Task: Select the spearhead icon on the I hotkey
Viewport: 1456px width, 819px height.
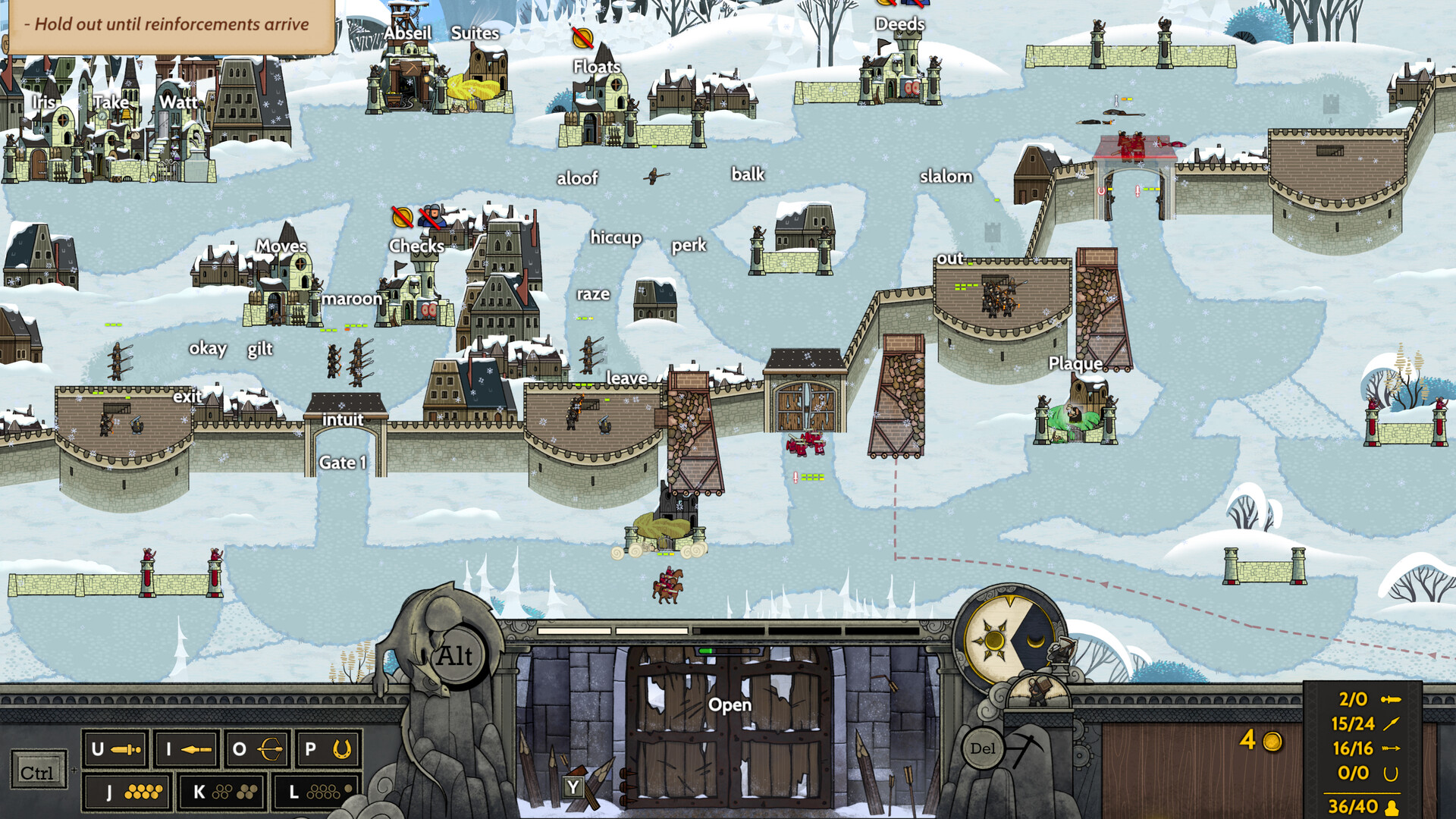Action: pyautogui.click(x=196, y=750)
